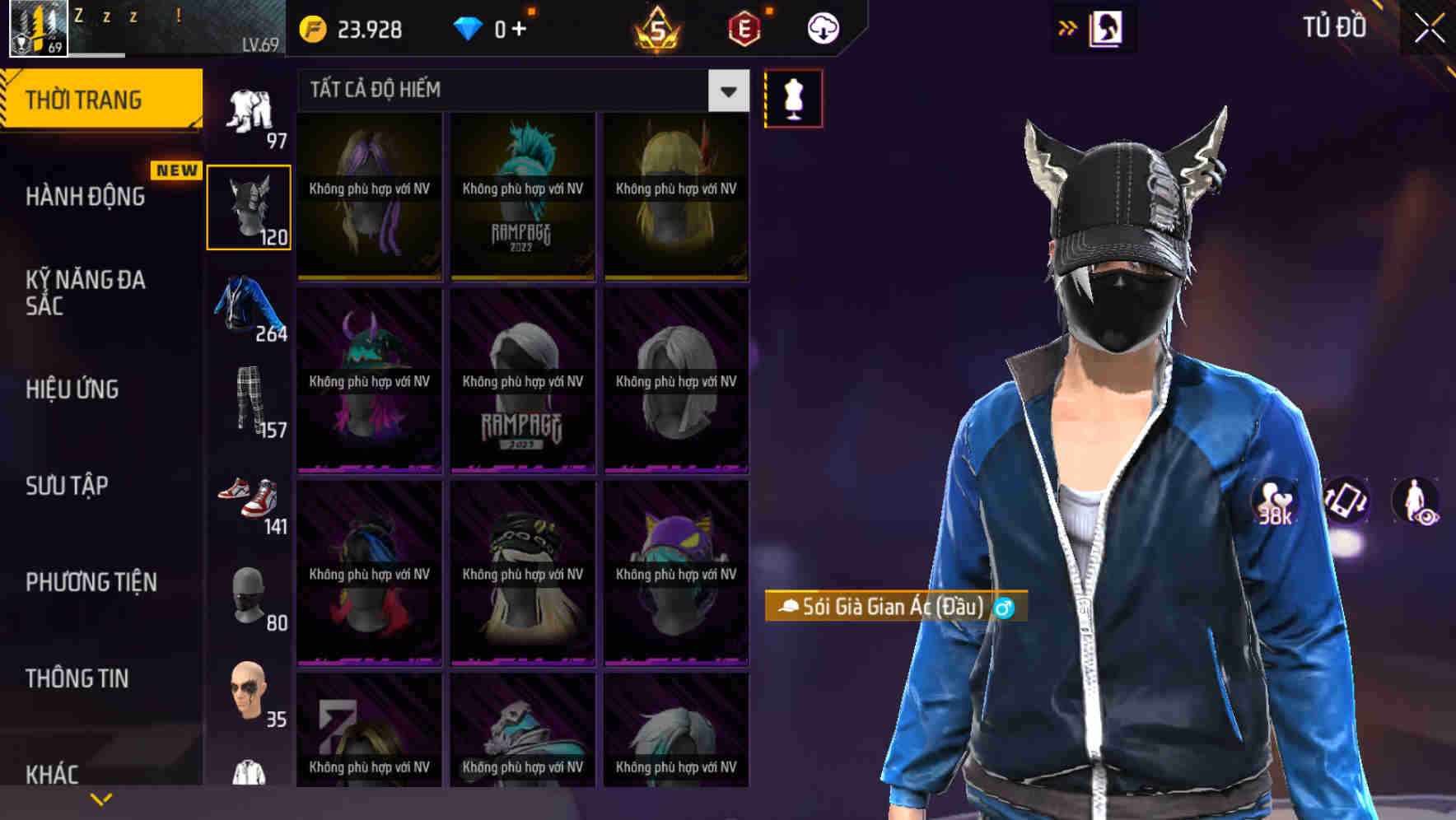Toggle the 38k likes heart
Screen dimensions: 1456x820
tap(1273, 502)
